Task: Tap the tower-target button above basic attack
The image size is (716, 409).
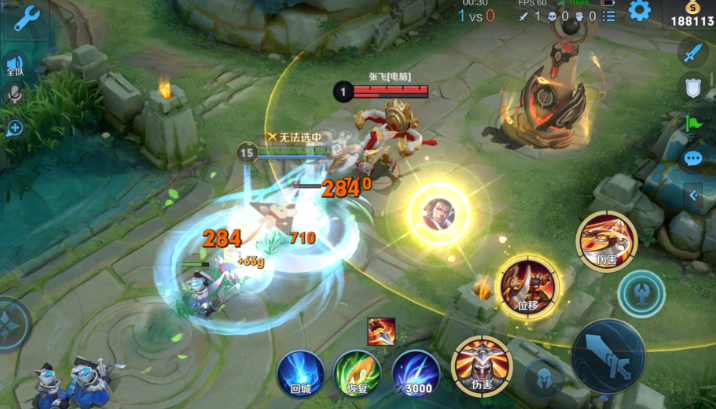Action: point(641,293)
